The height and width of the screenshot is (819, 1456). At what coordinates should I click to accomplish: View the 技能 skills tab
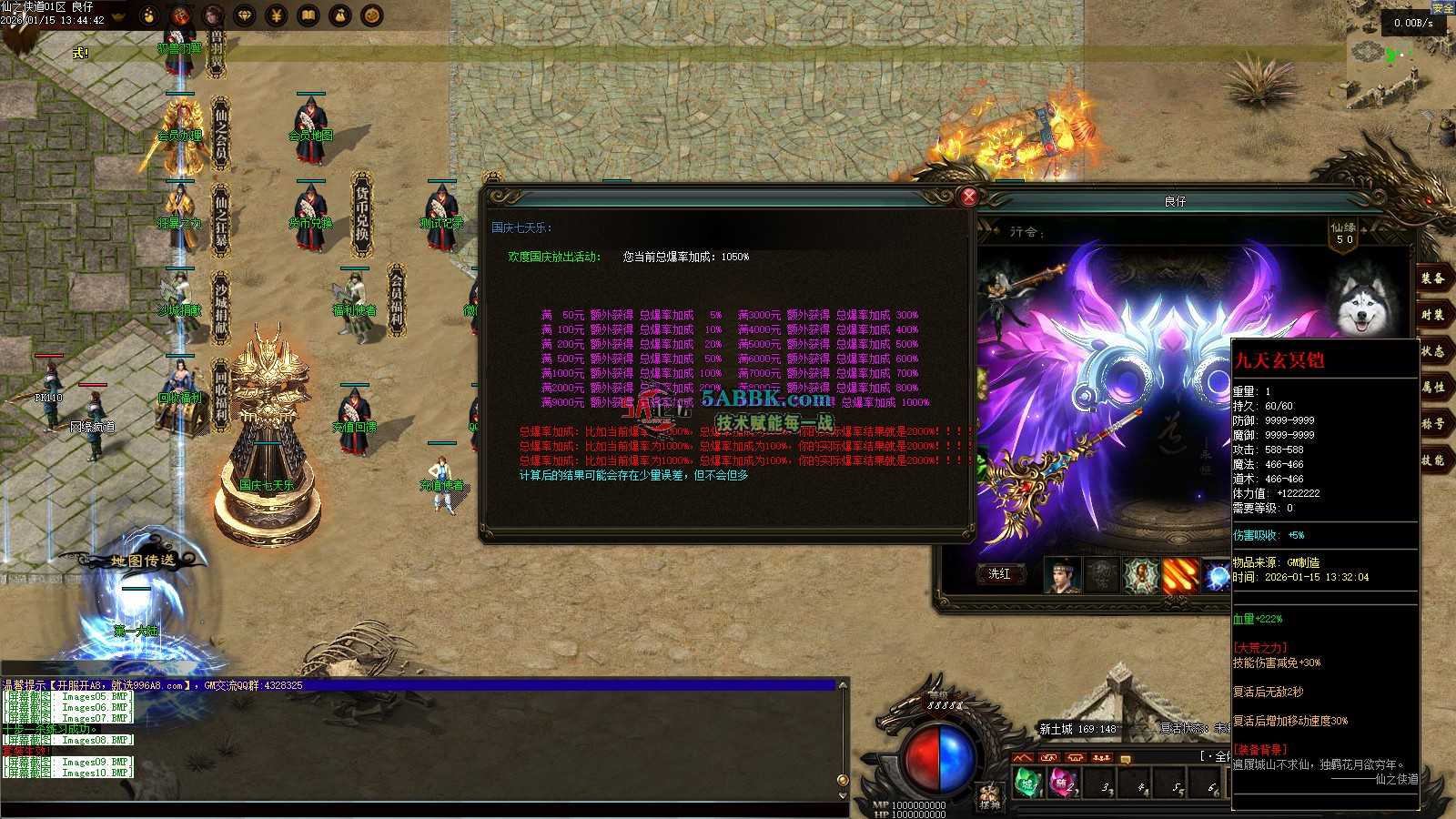pos(1432,460)
